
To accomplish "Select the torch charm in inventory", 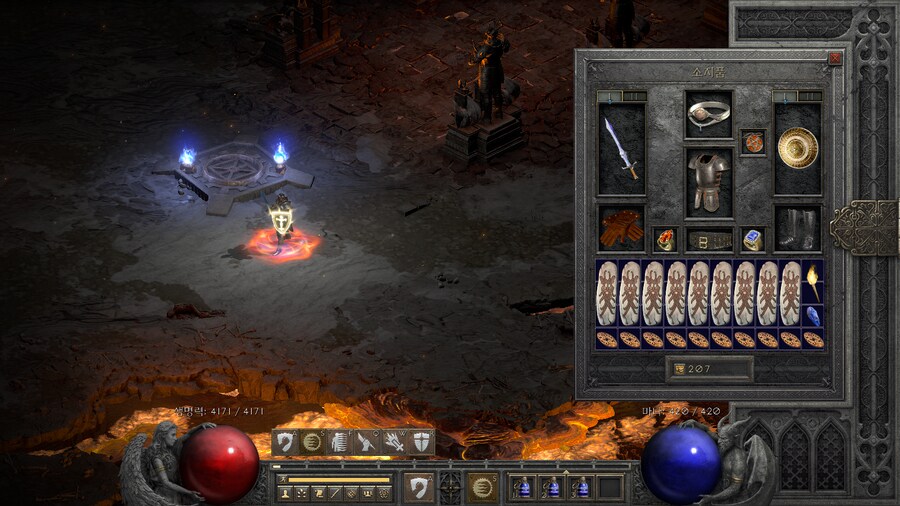I will pyautogui.click(x=813, y=283).
